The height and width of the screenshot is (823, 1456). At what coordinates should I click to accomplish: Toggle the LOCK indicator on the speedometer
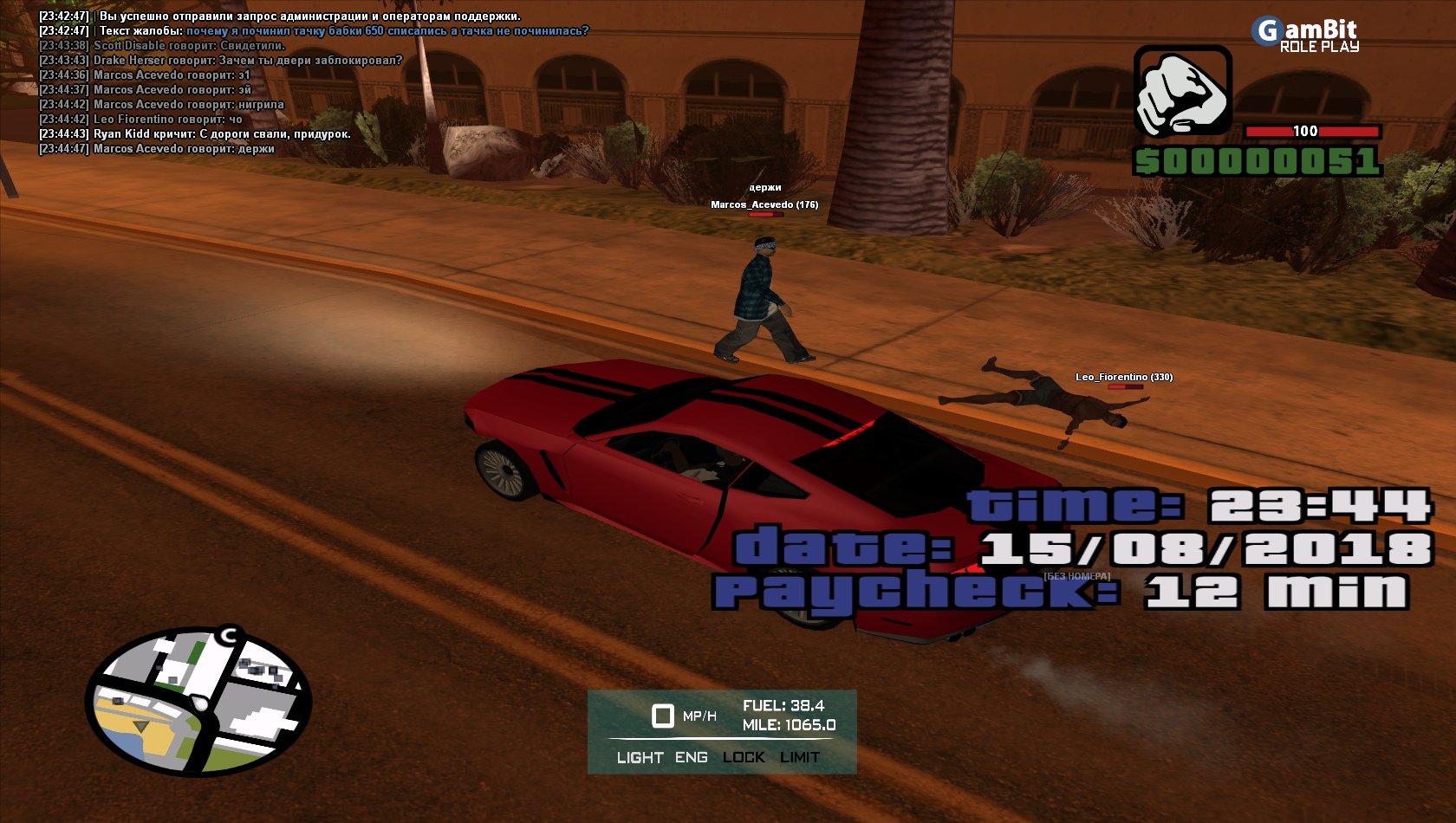pos(744,758)
